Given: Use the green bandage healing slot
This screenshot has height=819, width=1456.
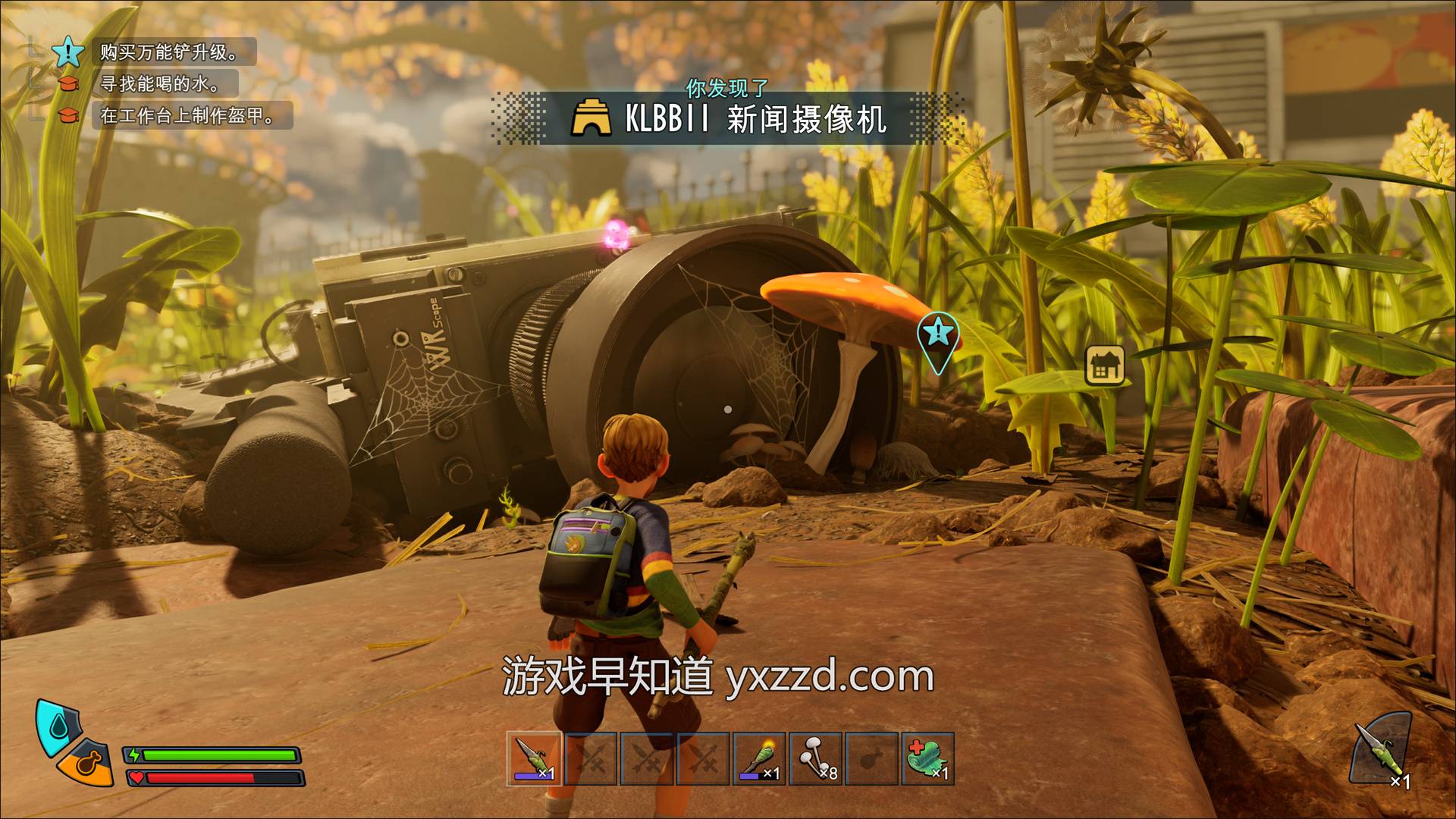Looking at the screenshot, I should click(928, 758).
